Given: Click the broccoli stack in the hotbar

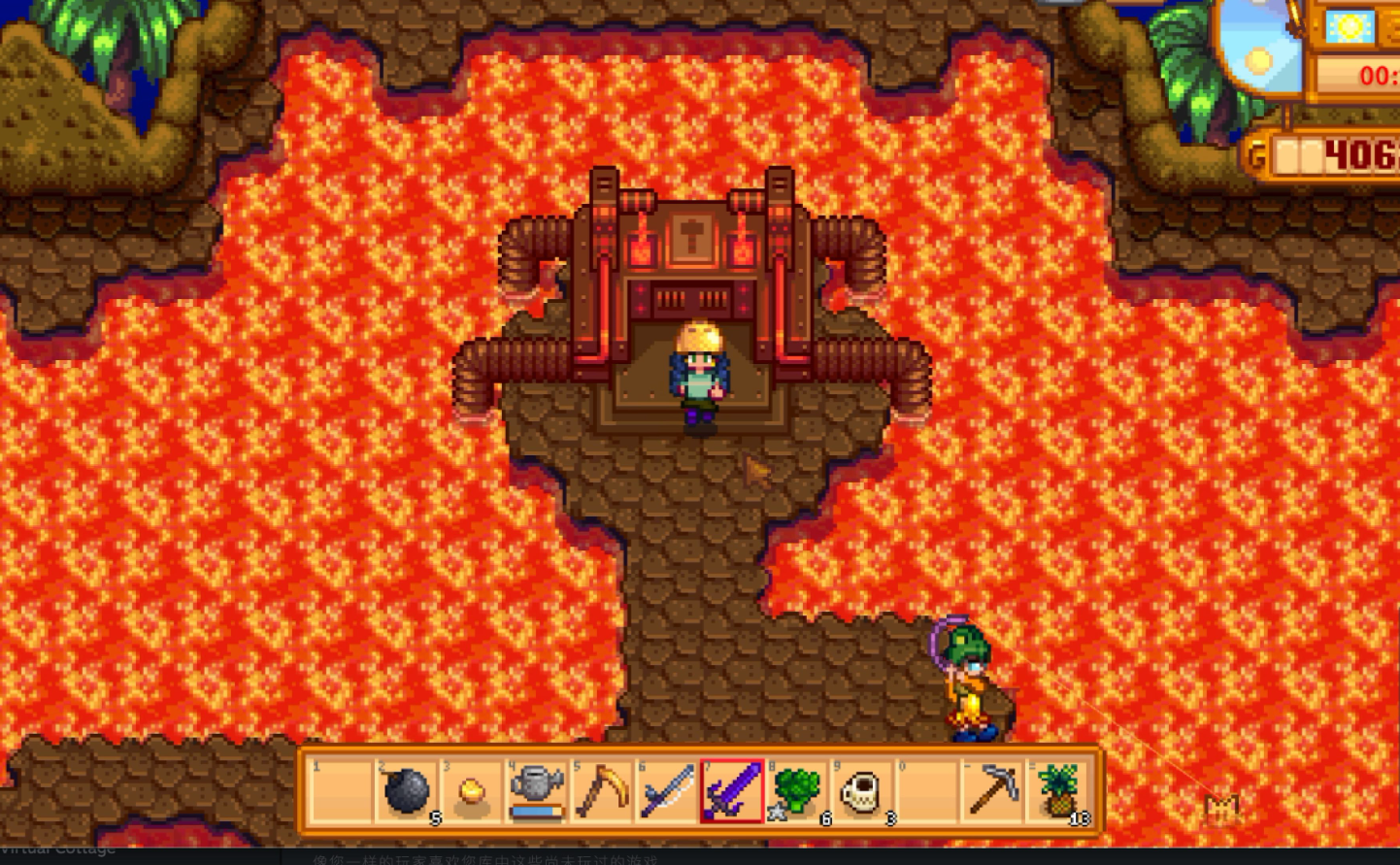Looking at the screenshot, I should coord(797,790).
